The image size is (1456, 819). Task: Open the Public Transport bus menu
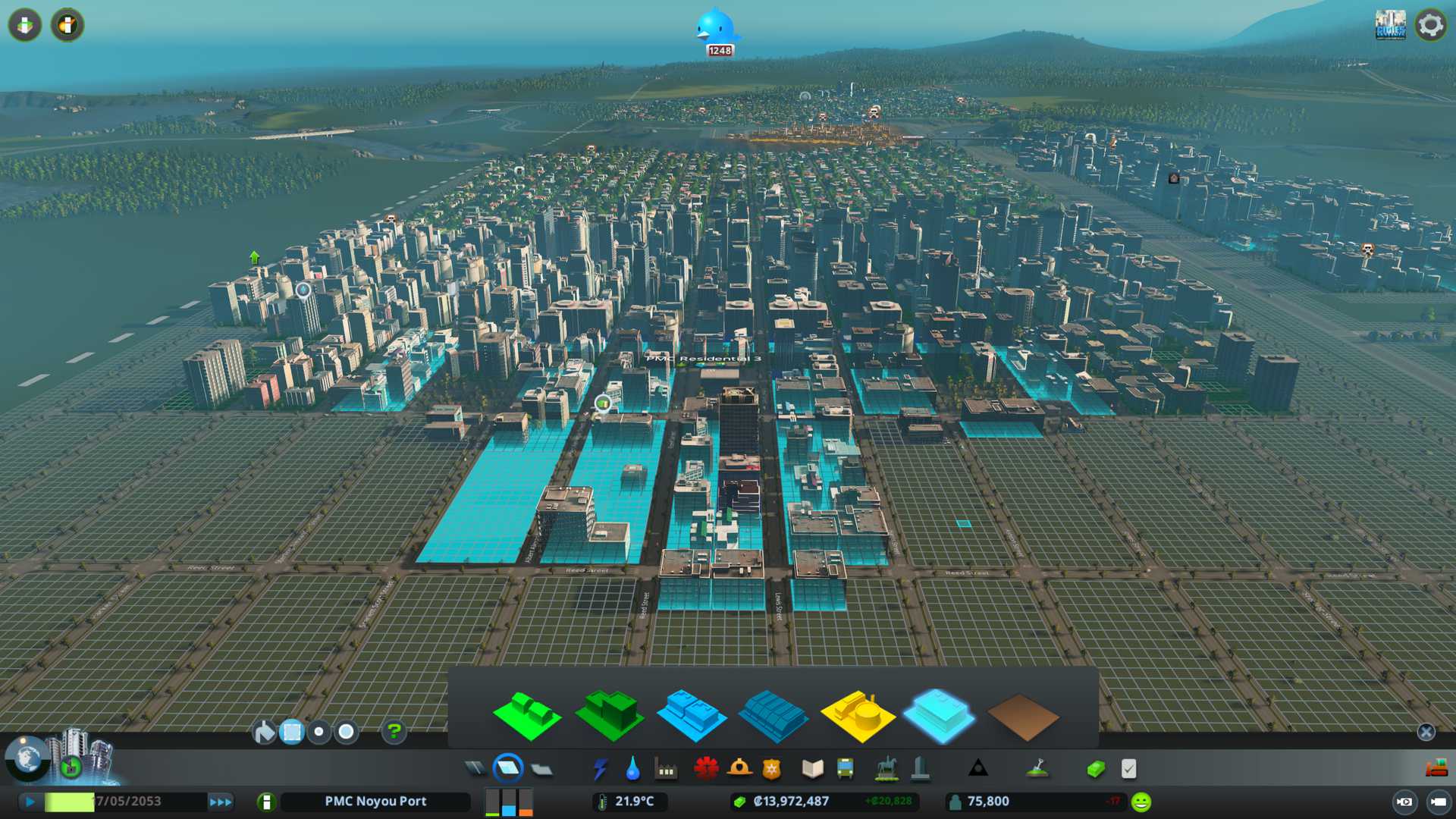[845, 769]
